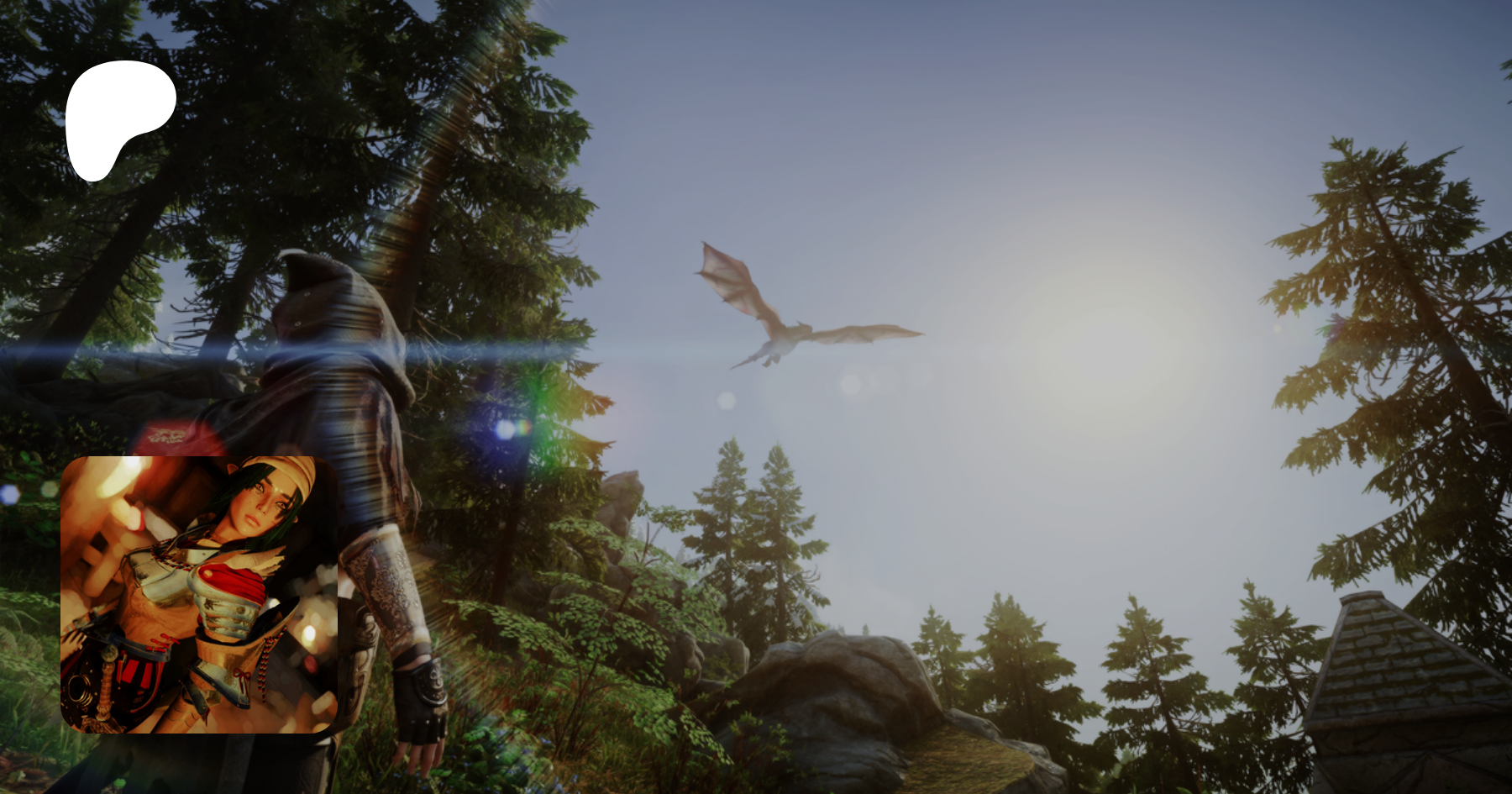This screenshot has width=1512, height=794.
Task: Open the creator's avatar thumbnail
Action: coord(199,595)
